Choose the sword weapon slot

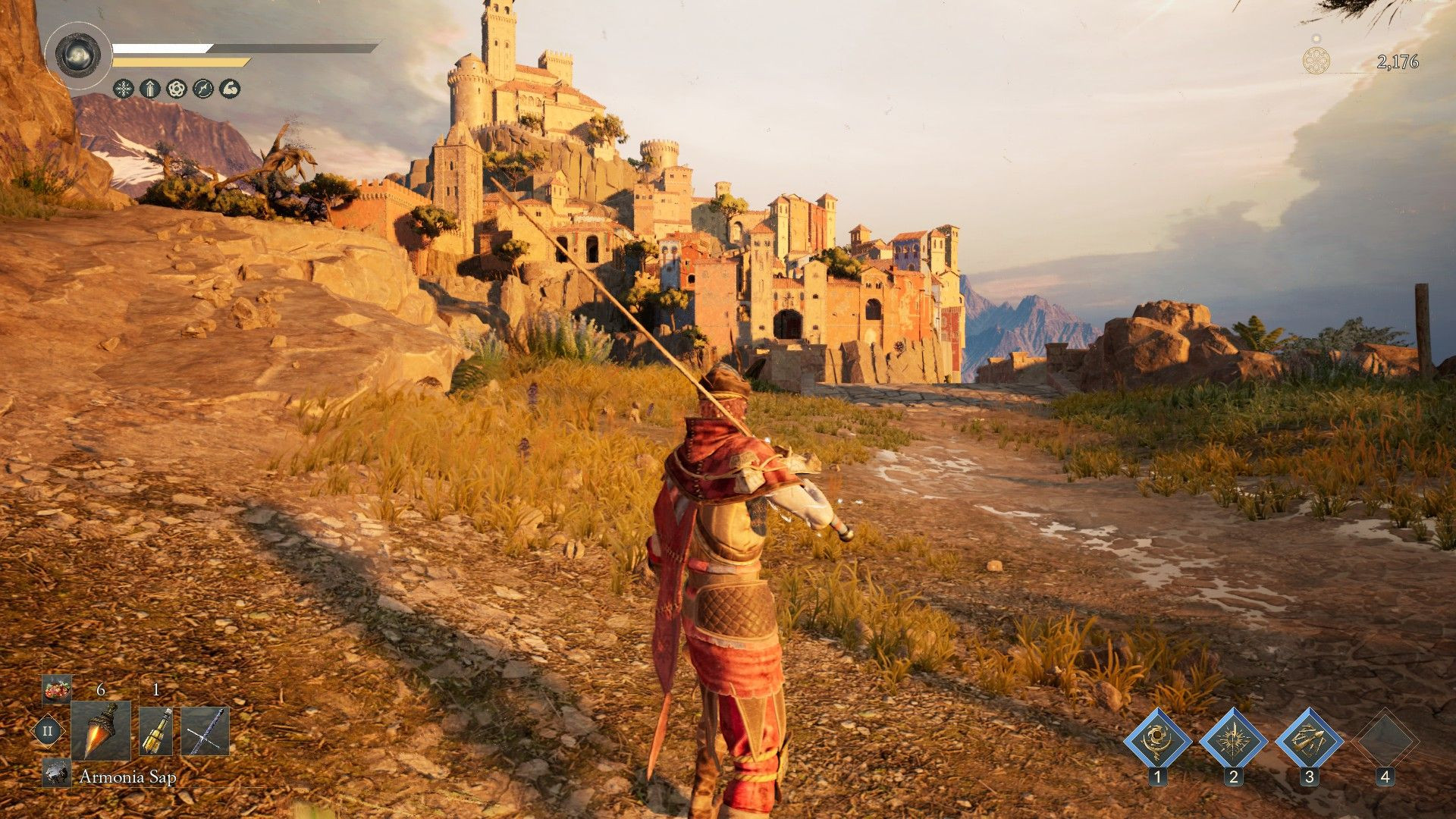(205, 732)
